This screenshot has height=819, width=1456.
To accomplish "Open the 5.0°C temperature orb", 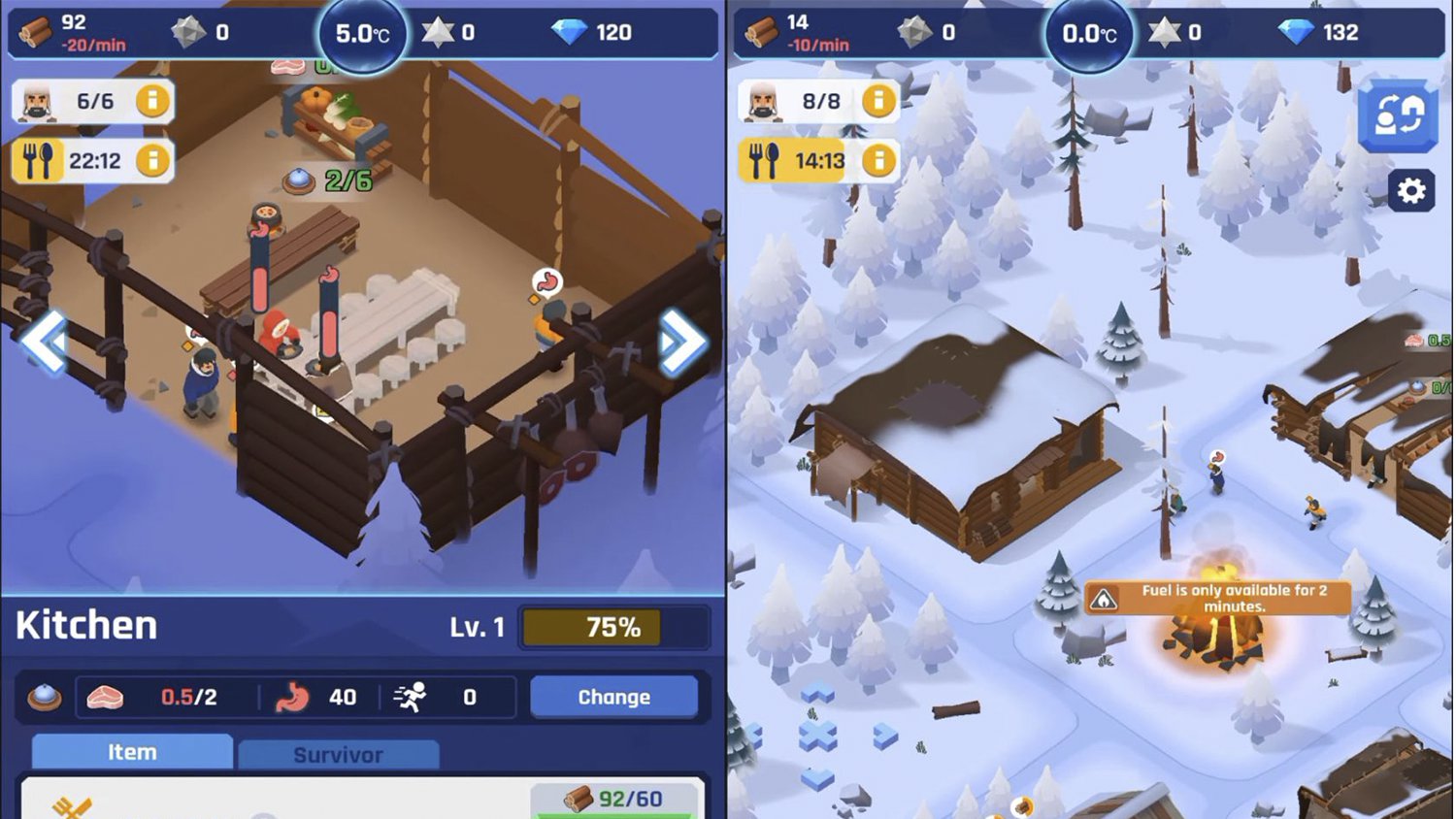I will [x=361, y=32].
